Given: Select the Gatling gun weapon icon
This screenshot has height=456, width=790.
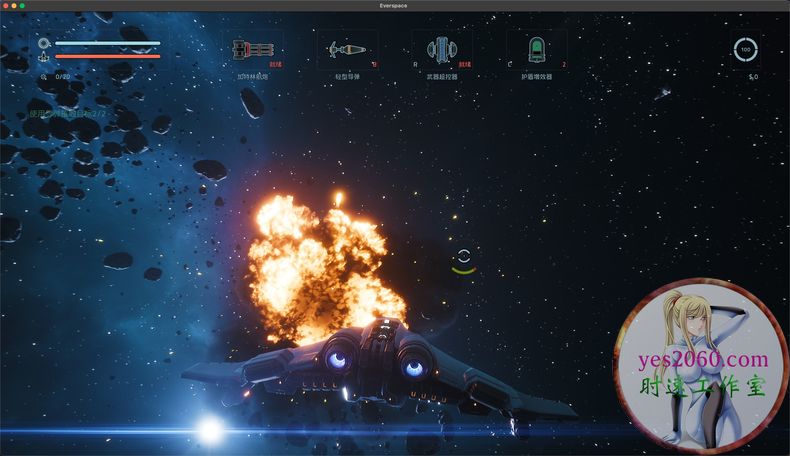Looking at the screenshot, I should pos(252,49).
